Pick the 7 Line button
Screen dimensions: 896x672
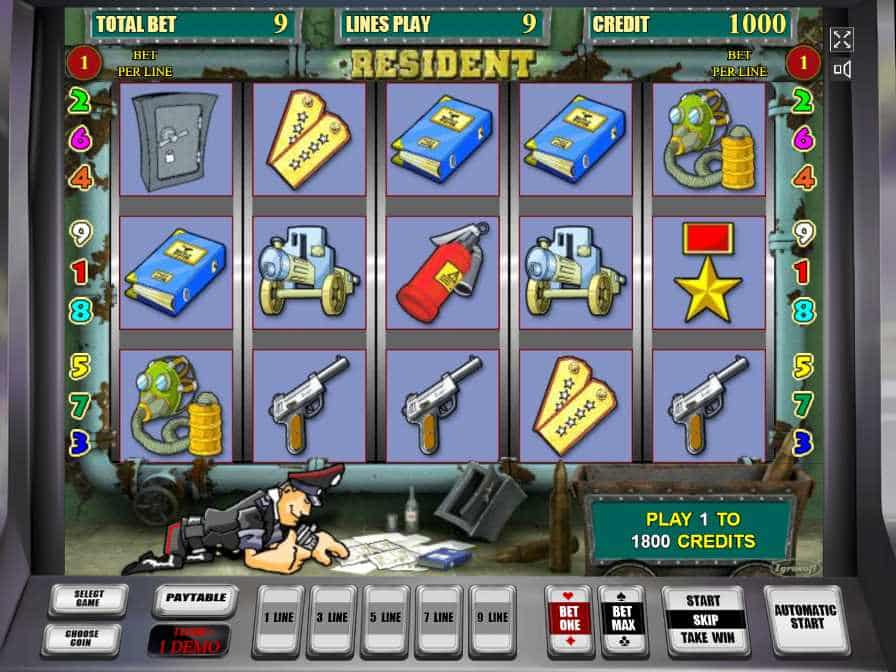pyautogui.click(x=439, y=619)
